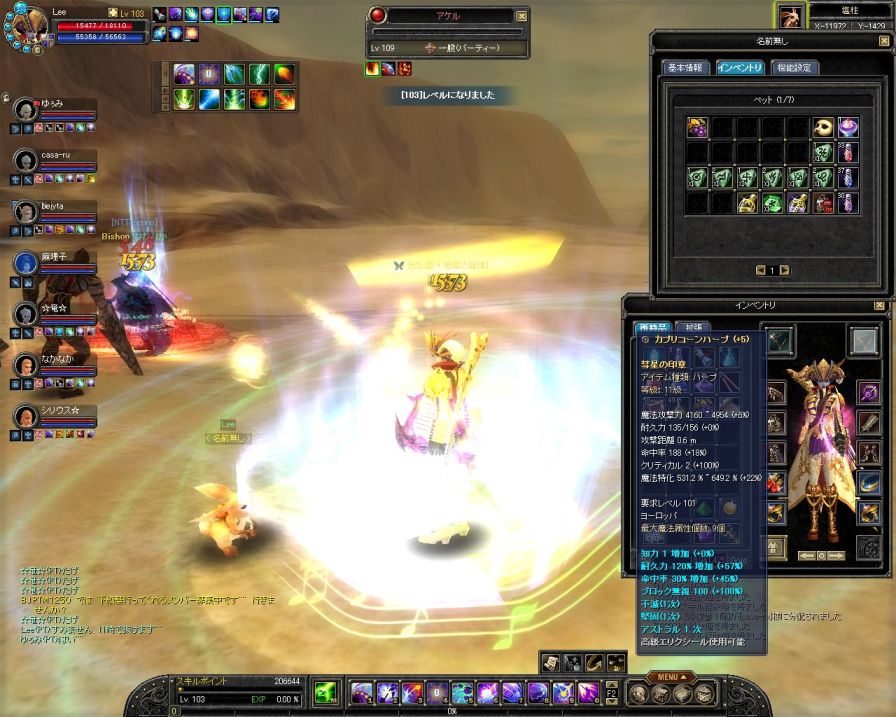896x717 pixels.
Task: Use the hotbar skill showing number 0
Action: [436, 691]
